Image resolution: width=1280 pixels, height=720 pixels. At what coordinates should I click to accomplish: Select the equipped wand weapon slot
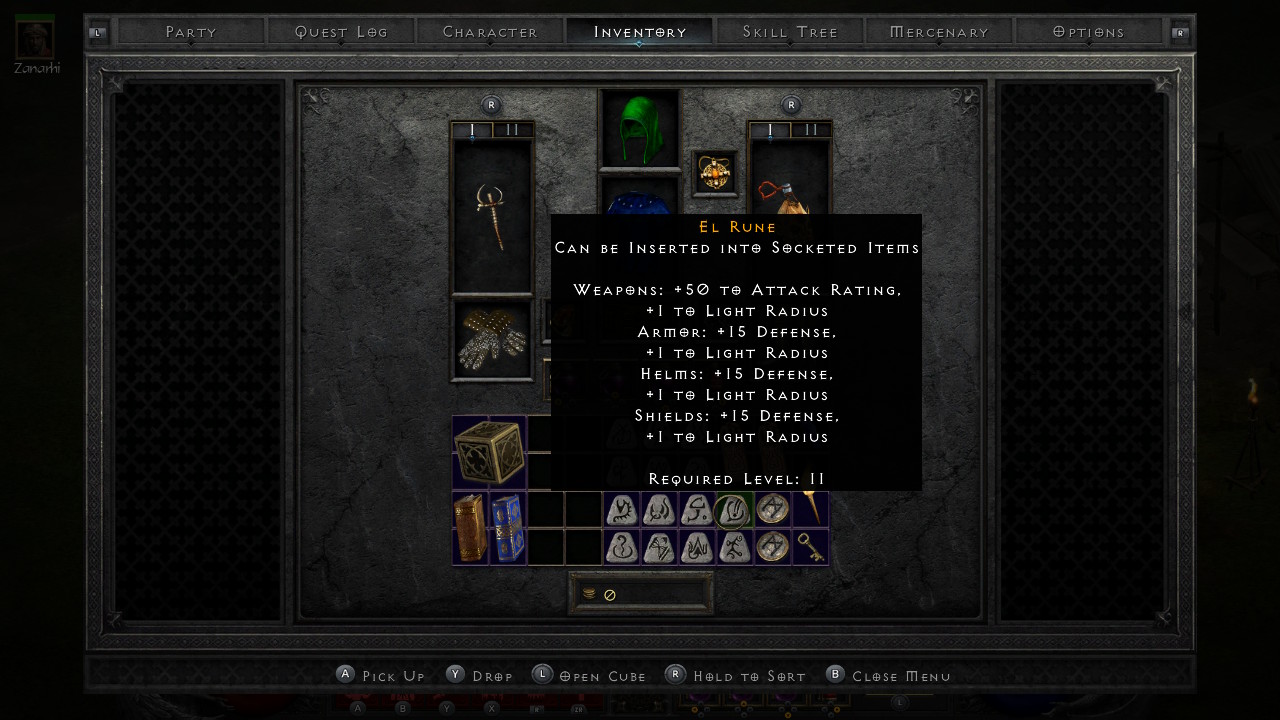[x=492, y=216]
